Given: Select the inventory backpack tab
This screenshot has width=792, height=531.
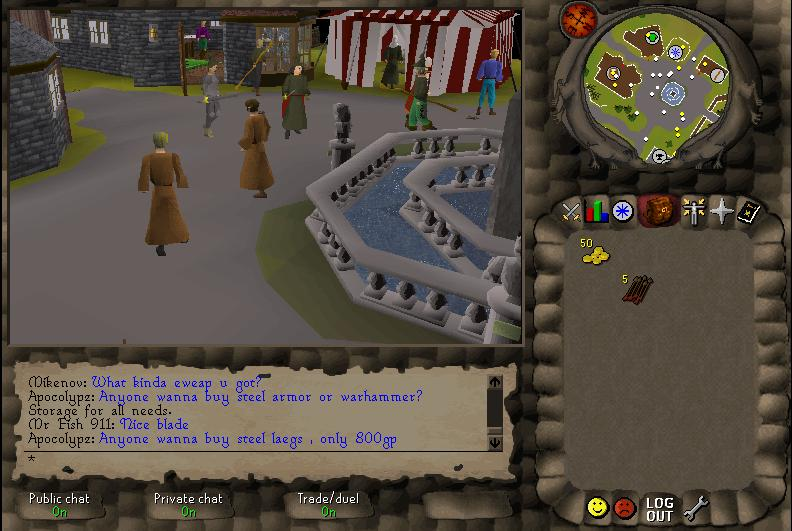Looking at the screenshot, I should (656, 211).
